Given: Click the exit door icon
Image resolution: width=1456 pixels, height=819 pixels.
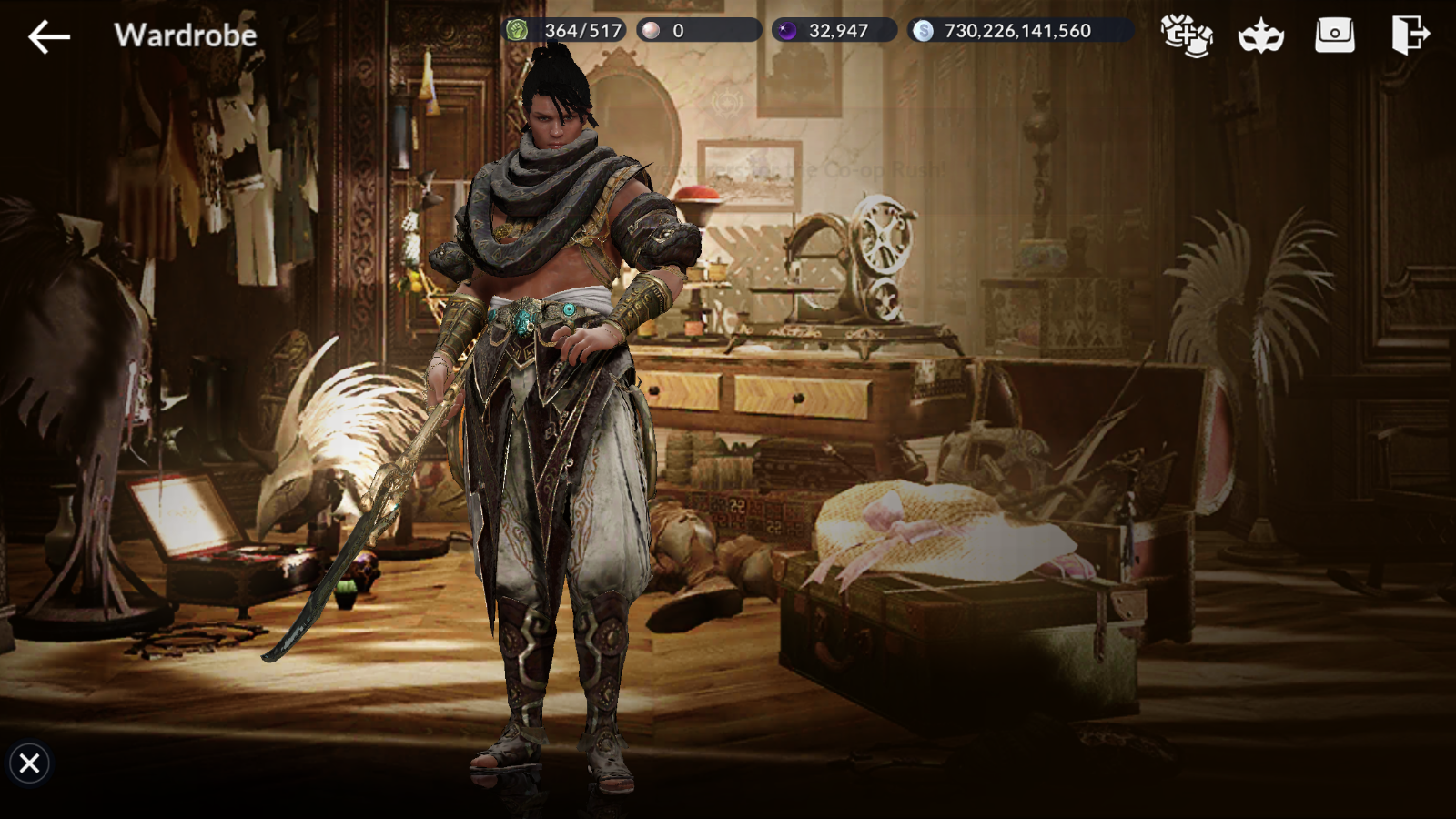Looking at the screenshot, I should 1410,35.
